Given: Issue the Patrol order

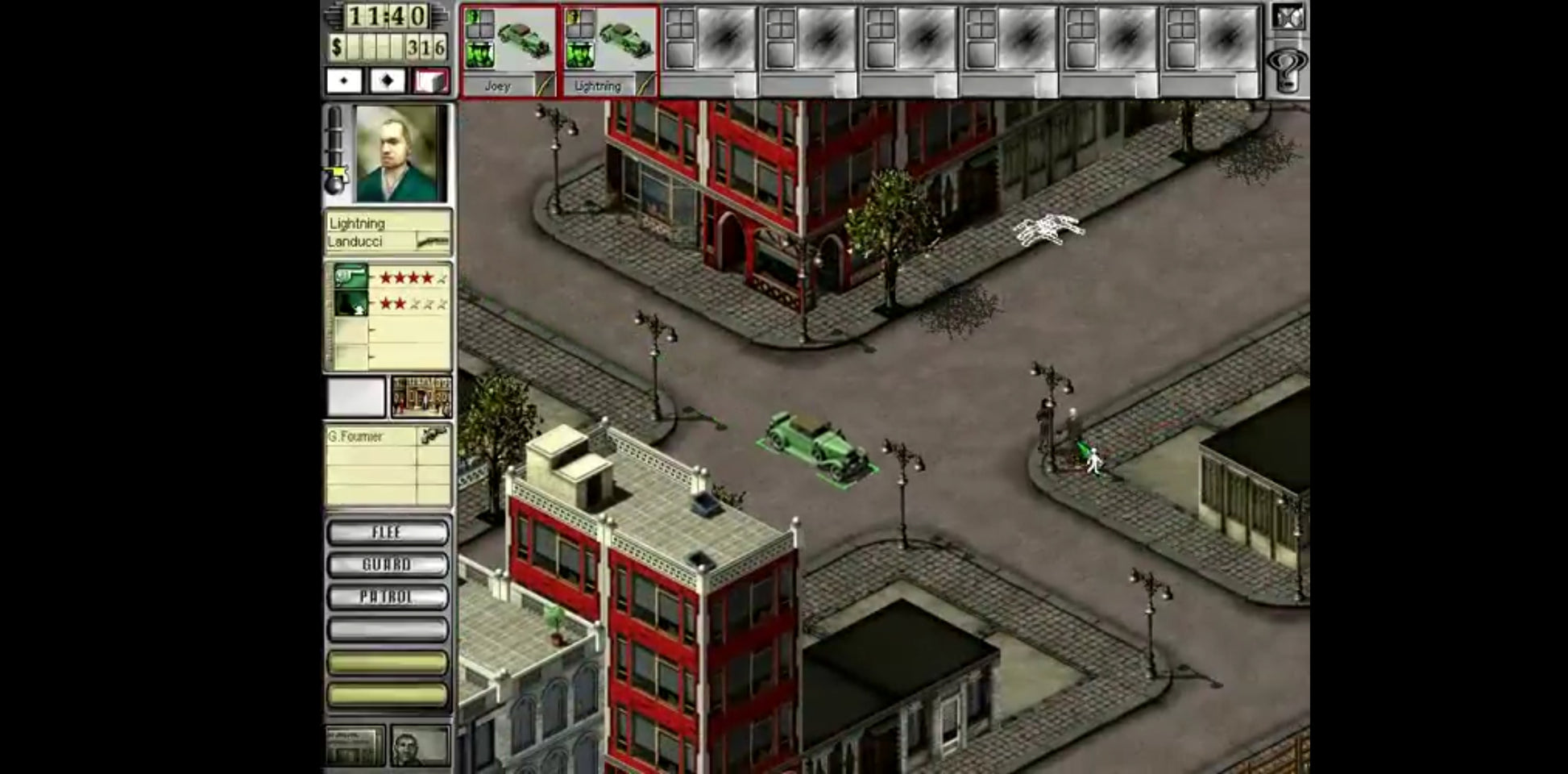Looking at the screenshot, I should coord(388,597).
